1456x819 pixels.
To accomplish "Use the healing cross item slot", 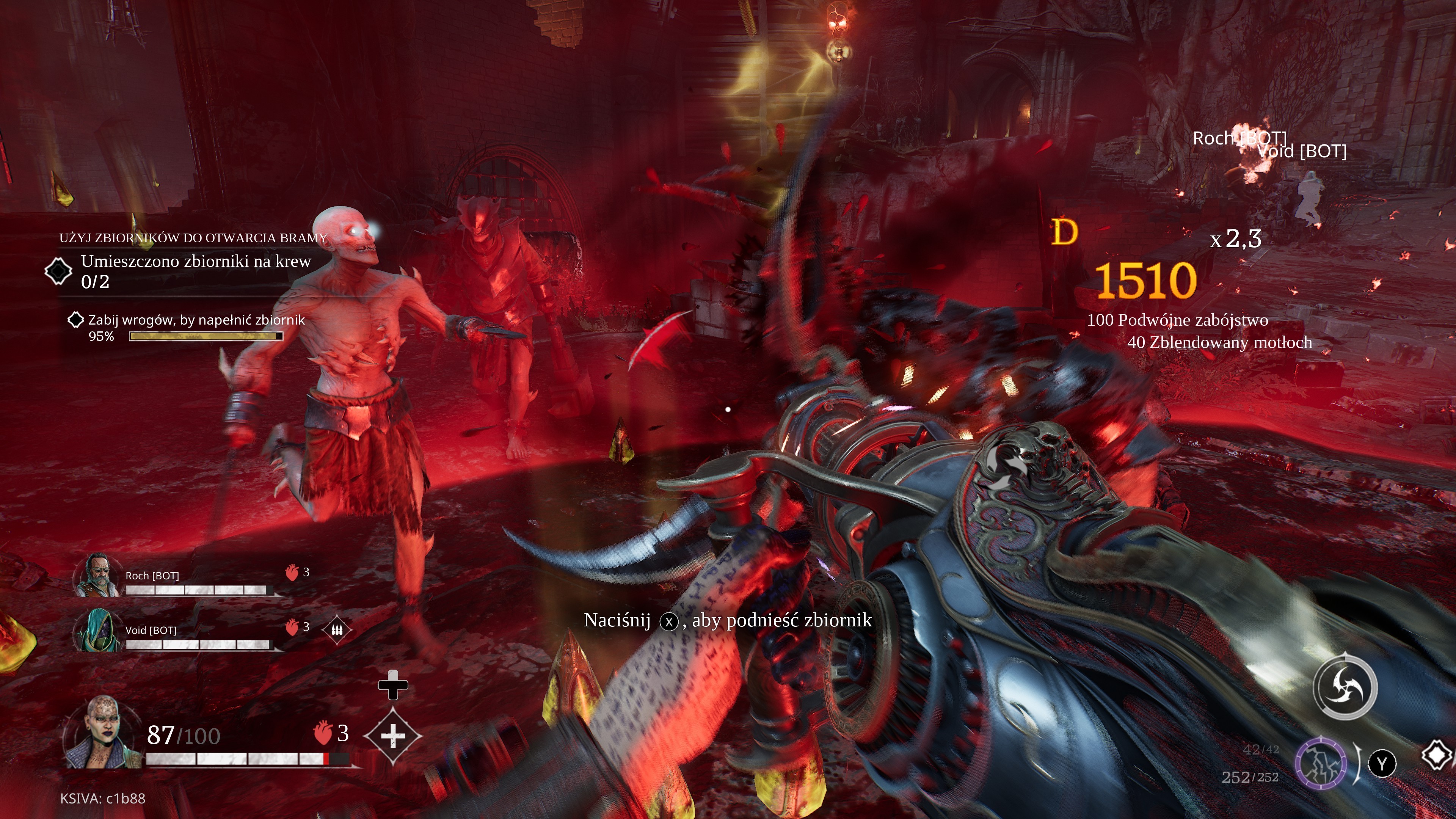I will [x=393, y=736].
